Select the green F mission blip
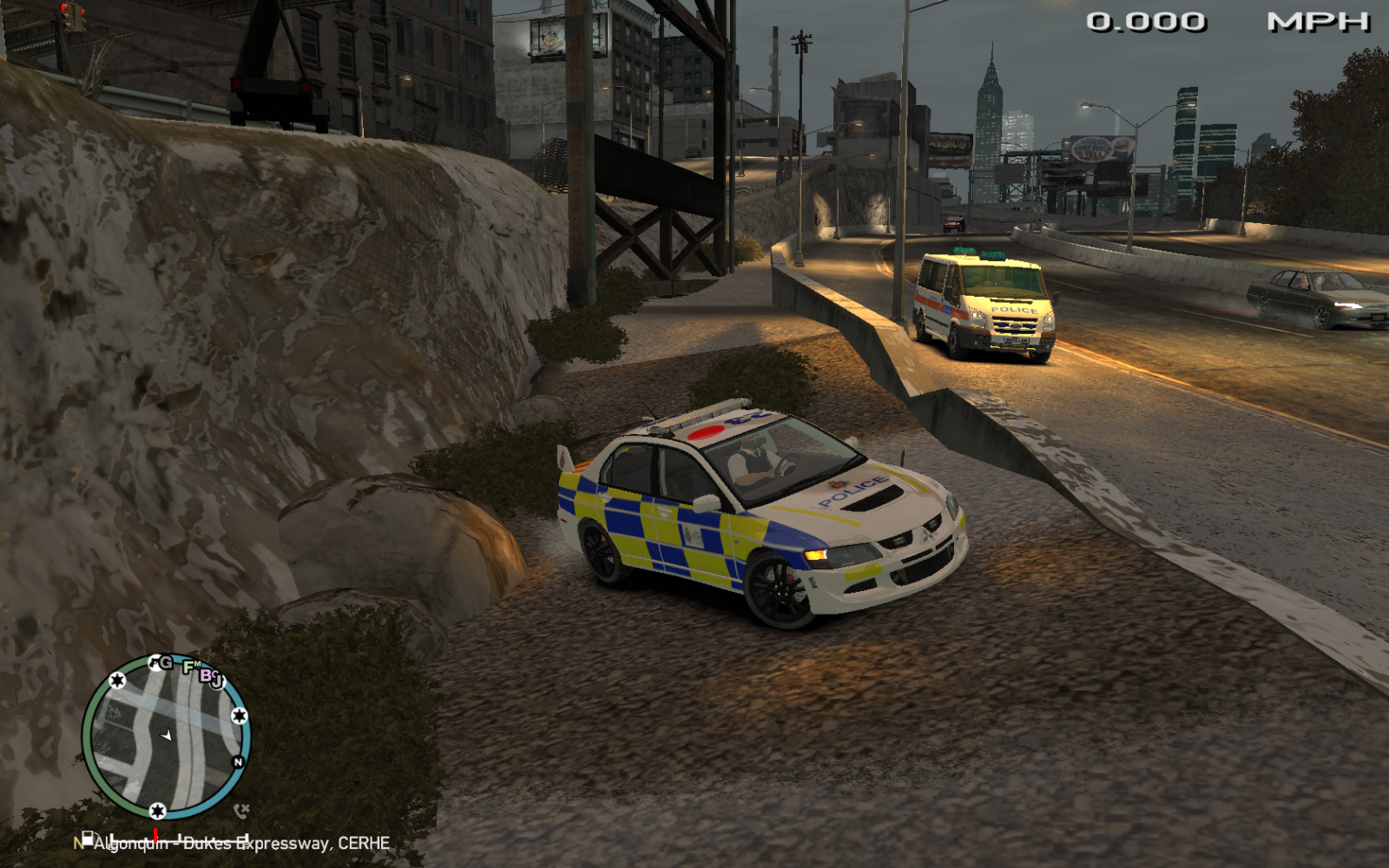Screen dimensions: 1389x868 pos(188,667)
